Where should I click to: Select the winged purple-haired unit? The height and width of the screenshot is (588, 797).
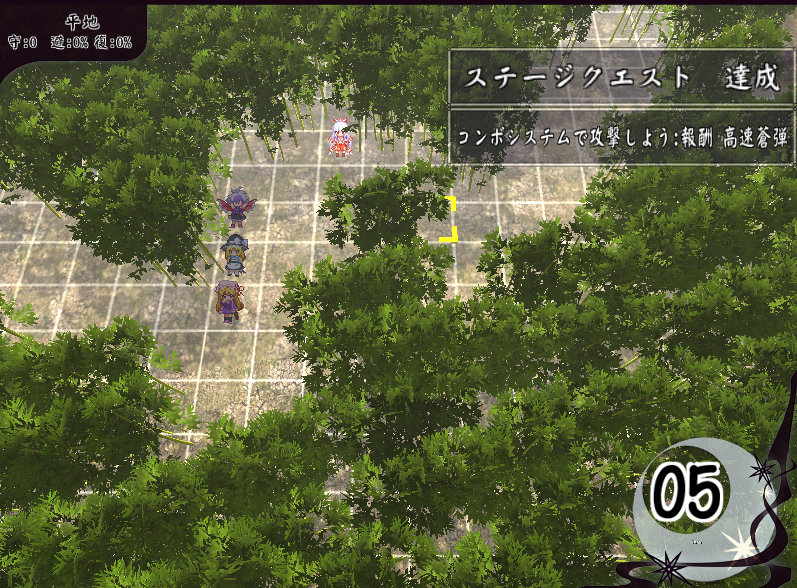(237, 207)
